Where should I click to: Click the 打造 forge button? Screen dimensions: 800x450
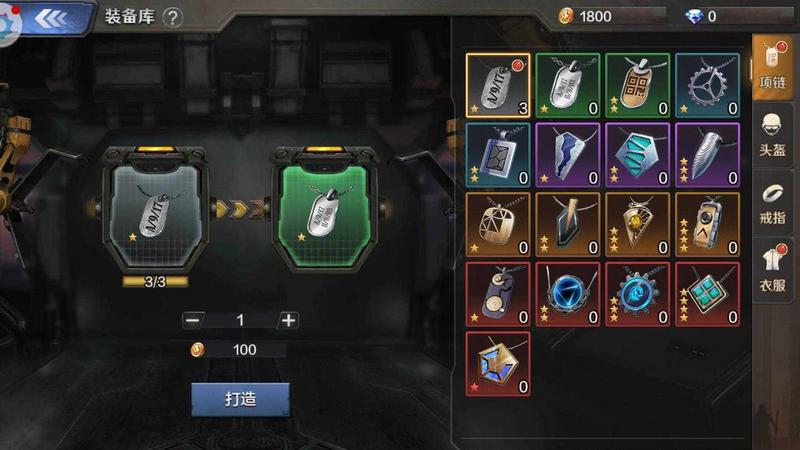click(240, 399)
